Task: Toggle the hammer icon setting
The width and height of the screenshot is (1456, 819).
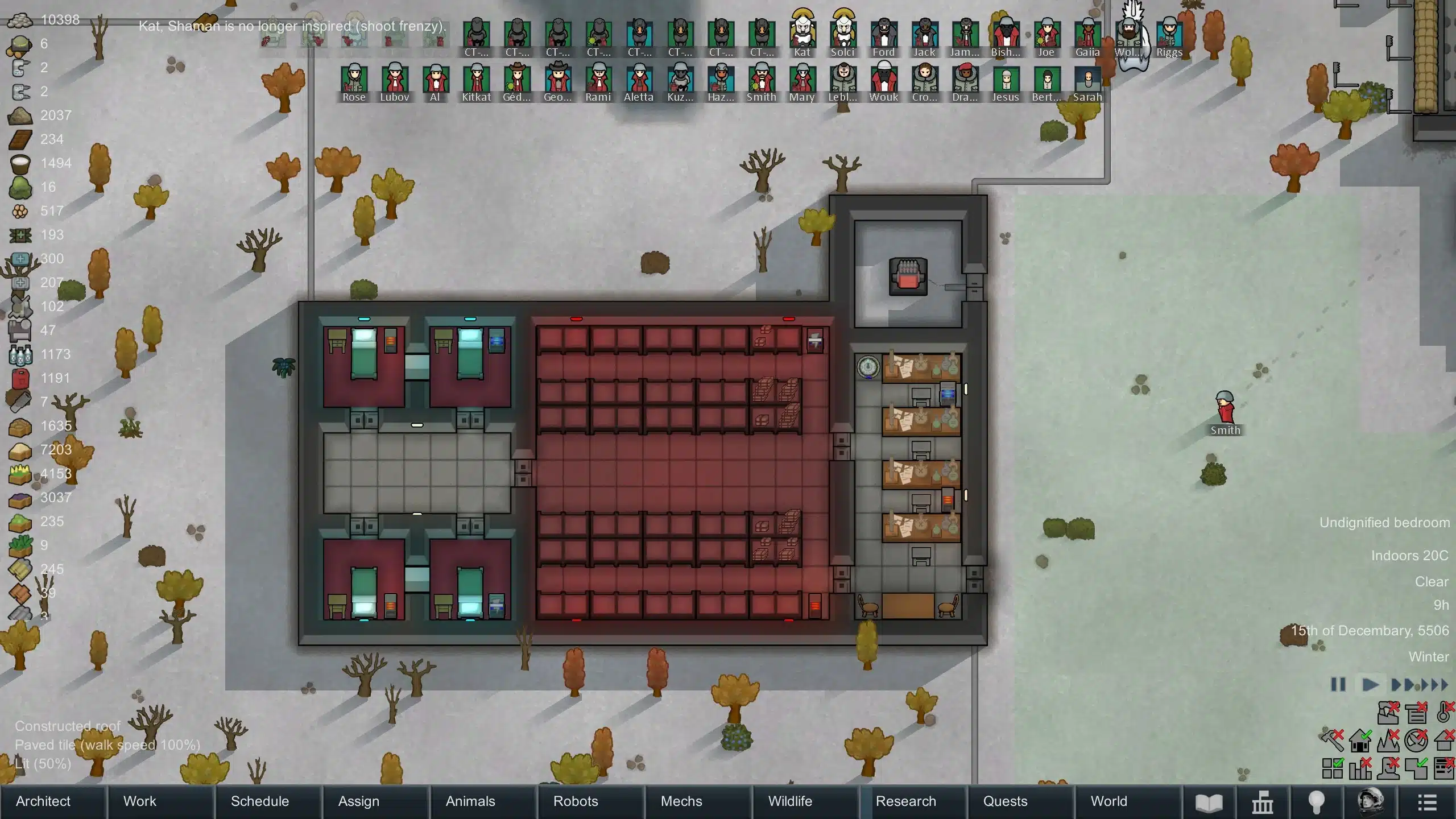Action: point(1332,741)
